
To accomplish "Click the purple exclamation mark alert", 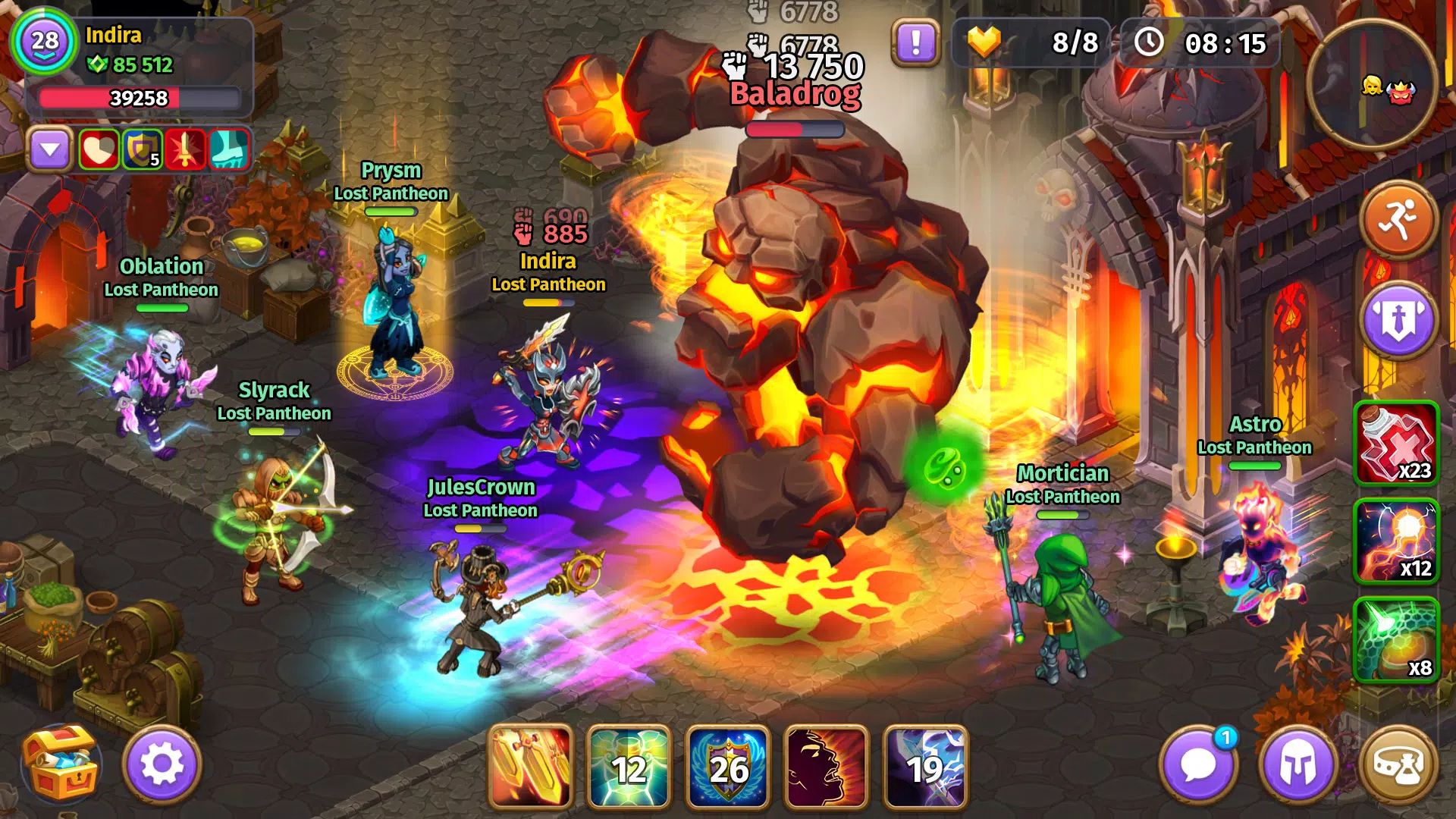I will pos(916,42).
